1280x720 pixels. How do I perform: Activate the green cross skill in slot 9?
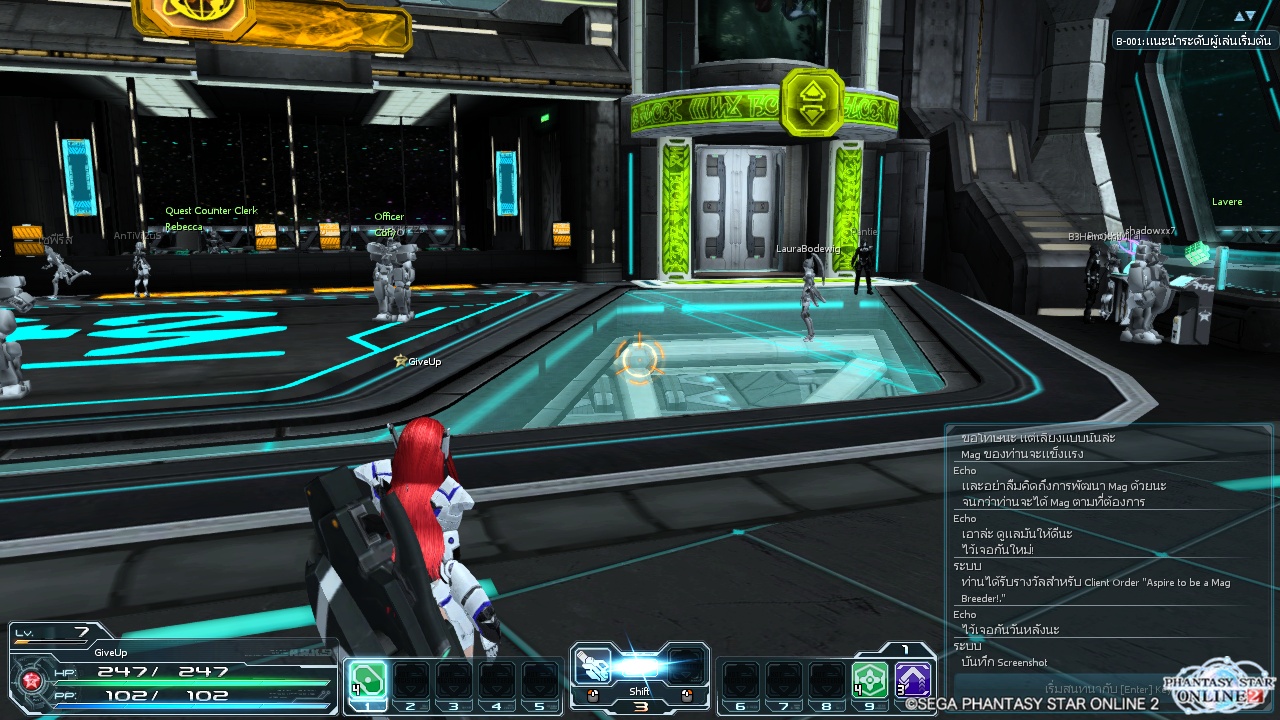pyautogui.click(x=869, y=680)
